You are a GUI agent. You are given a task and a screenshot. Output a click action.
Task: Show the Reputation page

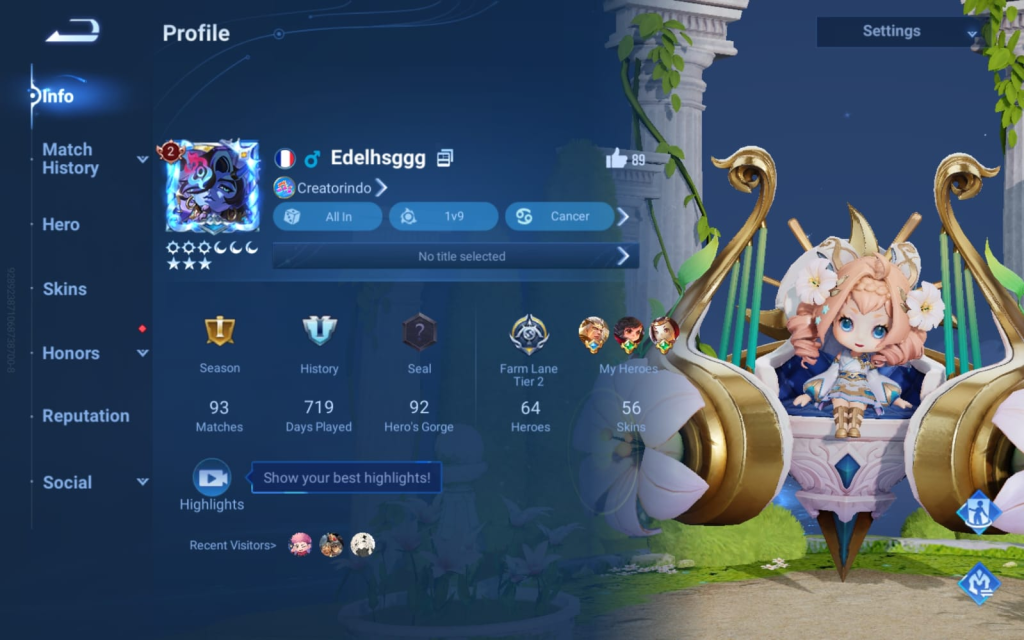[86, 416]
